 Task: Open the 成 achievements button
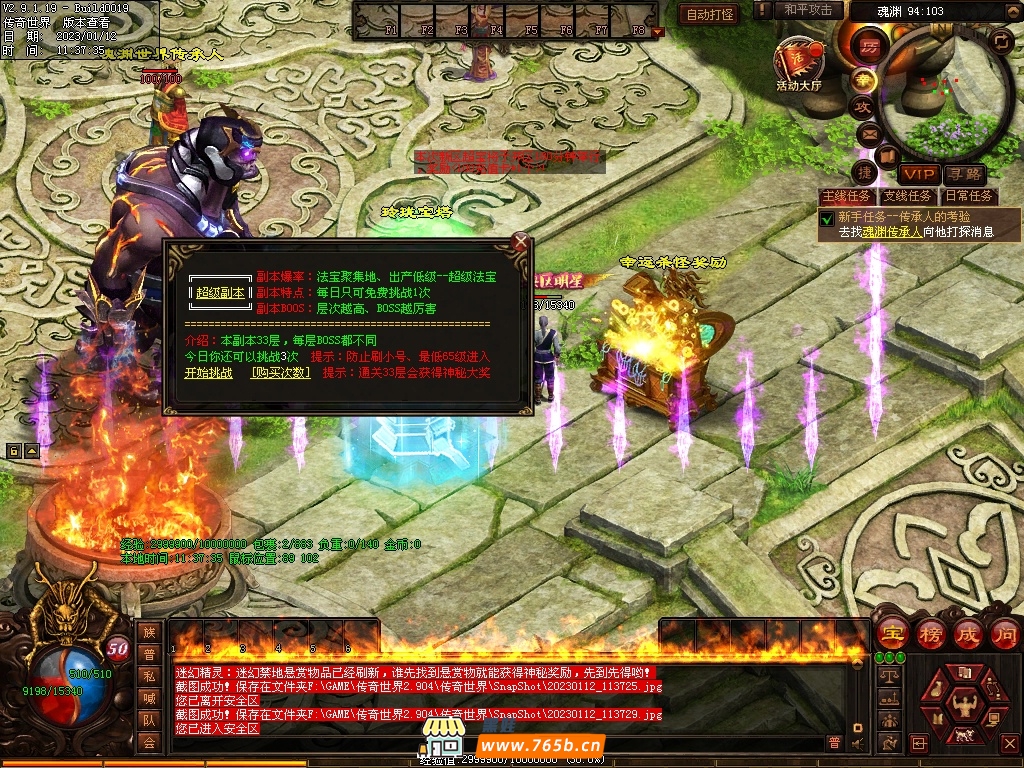(x=968, y=633)
